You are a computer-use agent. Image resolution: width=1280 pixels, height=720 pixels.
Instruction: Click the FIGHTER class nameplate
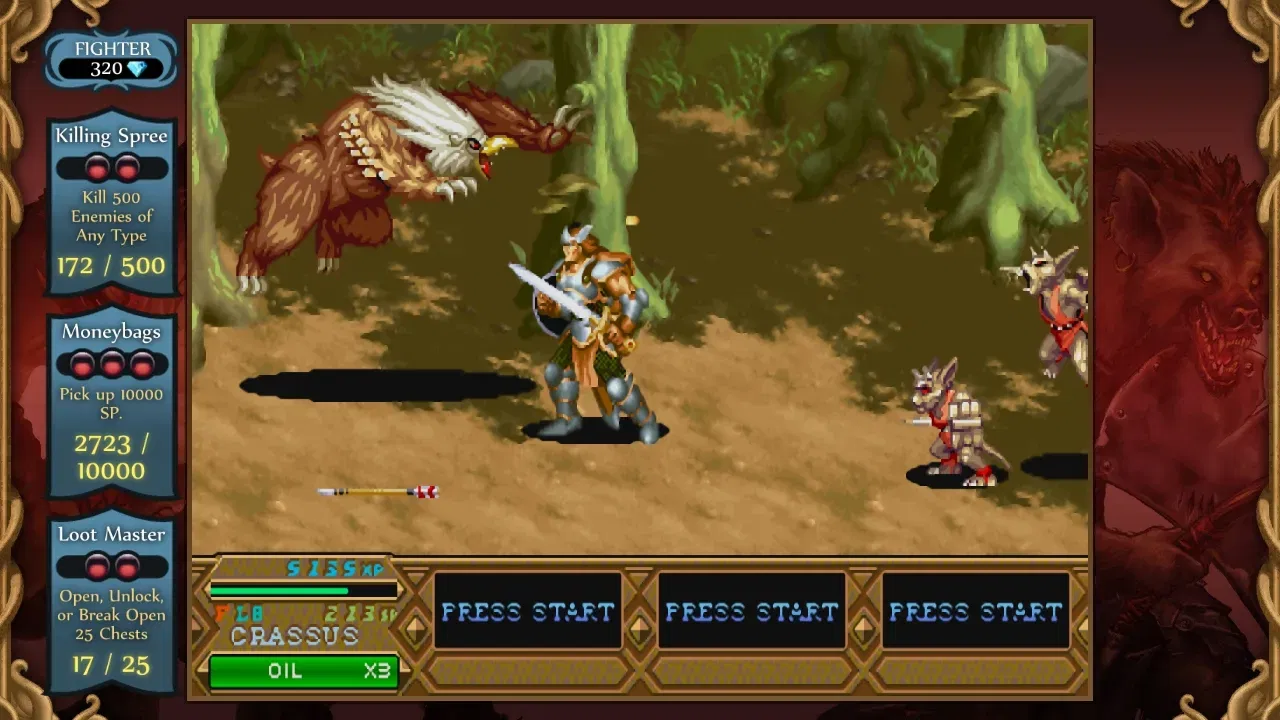pos(112,48)
